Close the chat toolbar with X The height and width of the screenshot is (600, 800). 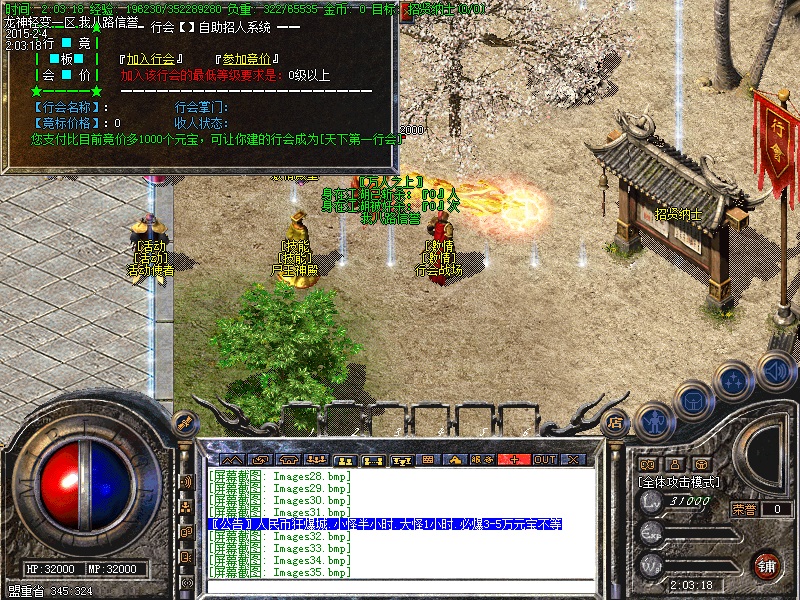click(x=573, y=459)
